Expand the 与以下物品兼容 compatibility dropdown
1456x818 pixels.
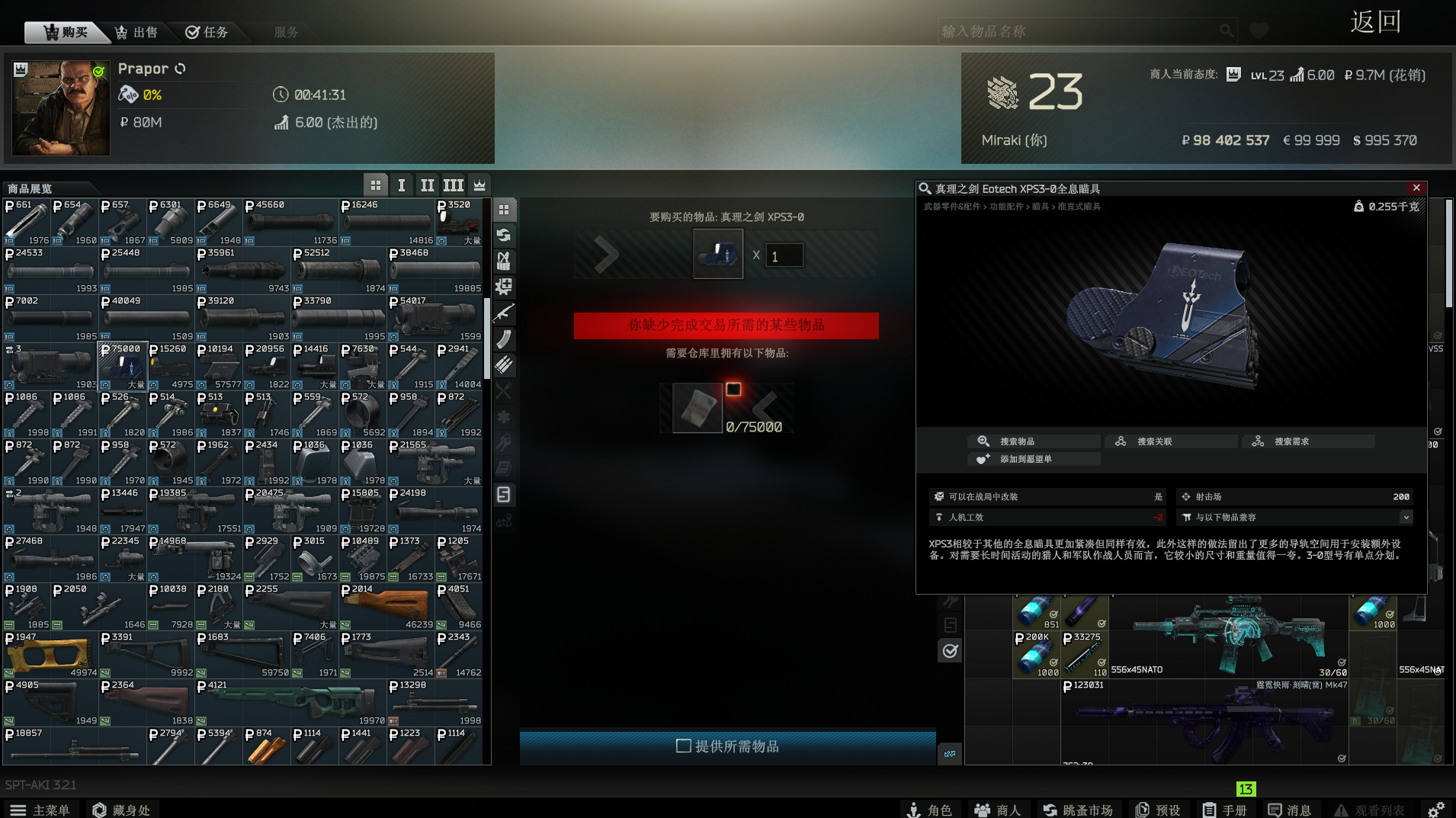pyautogui.click(x=1406, y=518)
